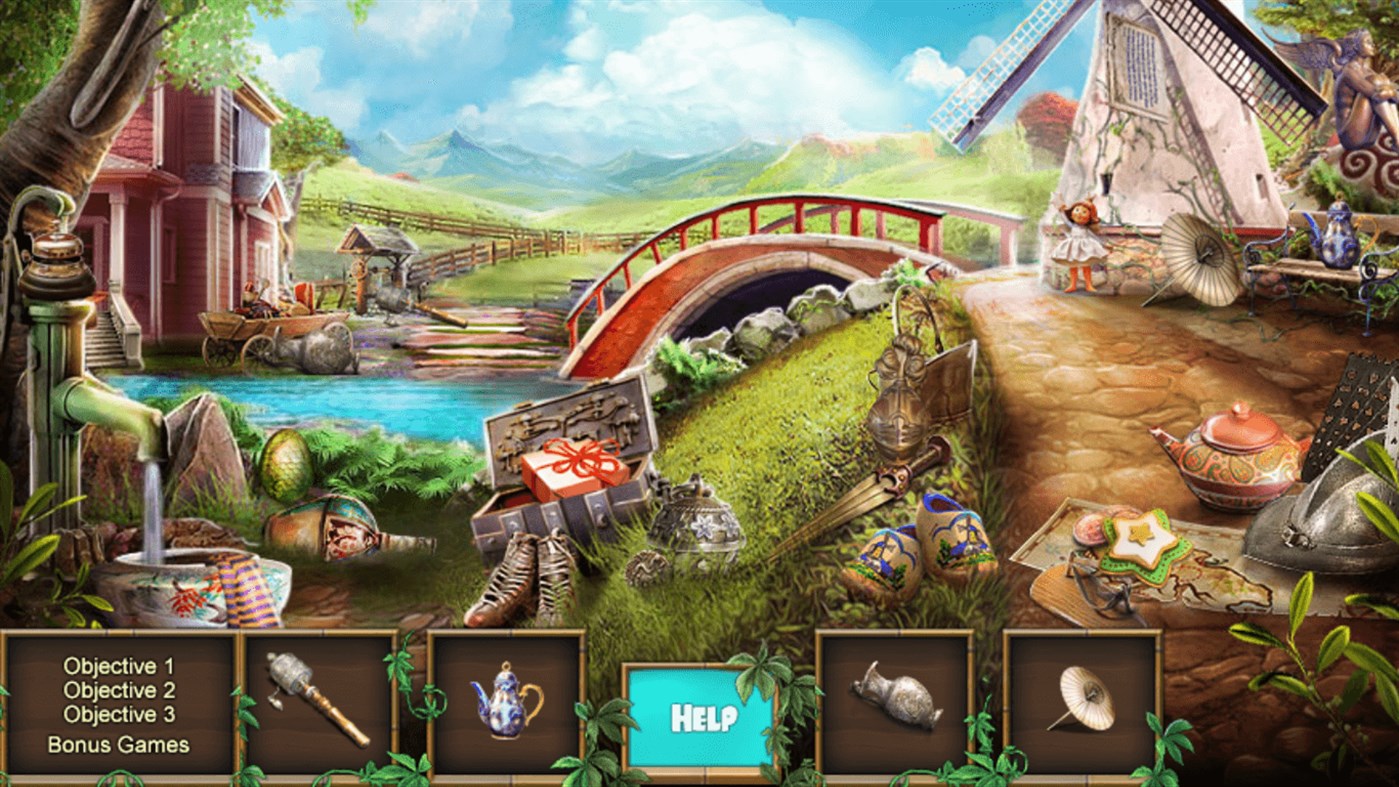
Task: Select Objective 2 from the list
Action: point(117,690)
